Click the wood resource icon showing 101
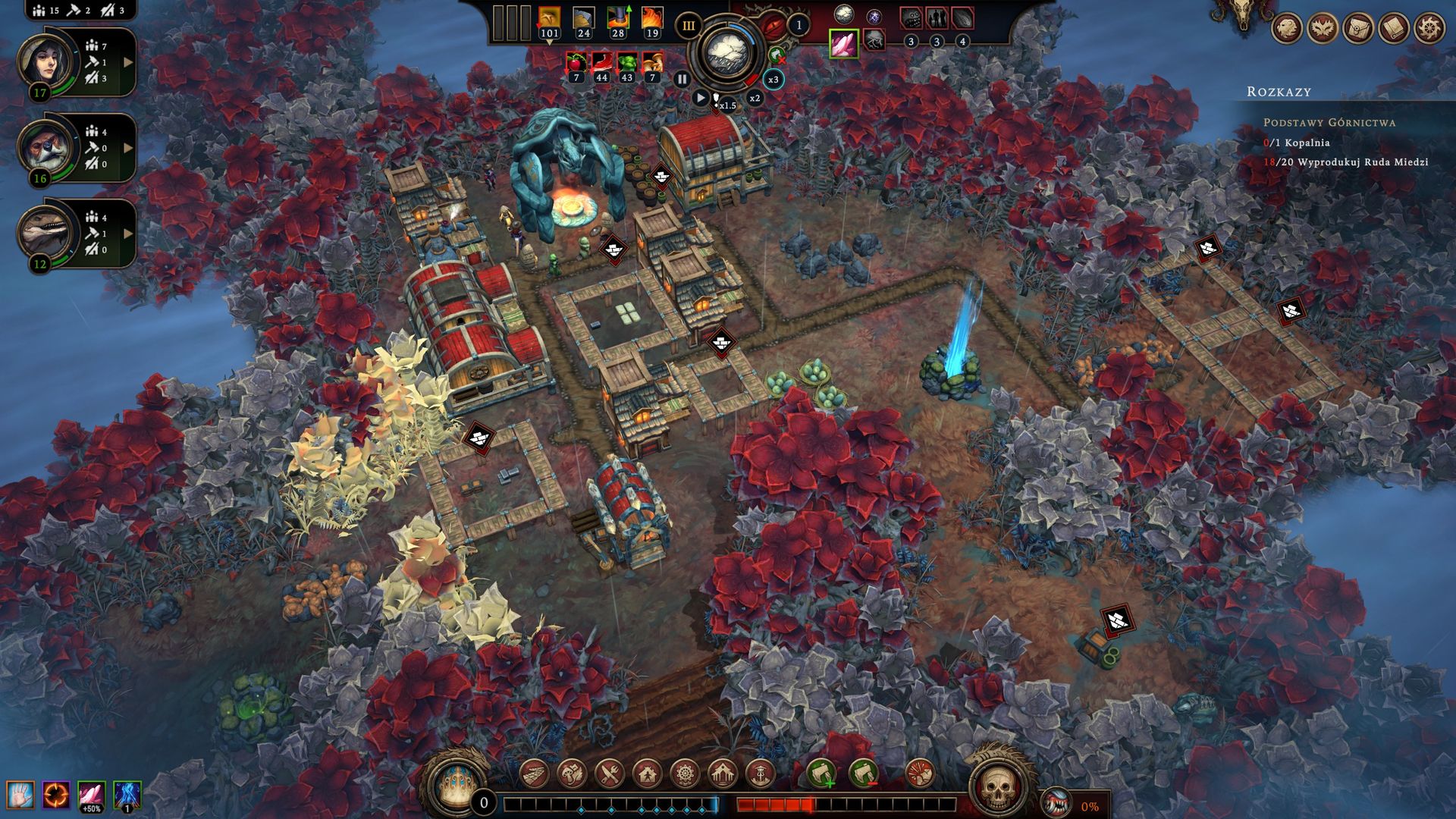The image size is (1456, 819). pos(549,19)
